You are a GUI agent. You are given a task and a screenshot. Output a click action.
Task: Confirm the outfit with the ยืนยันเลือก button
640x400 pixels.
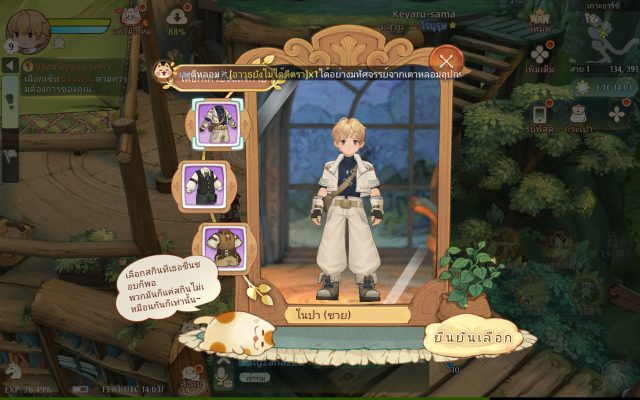[x=473, y=338]
